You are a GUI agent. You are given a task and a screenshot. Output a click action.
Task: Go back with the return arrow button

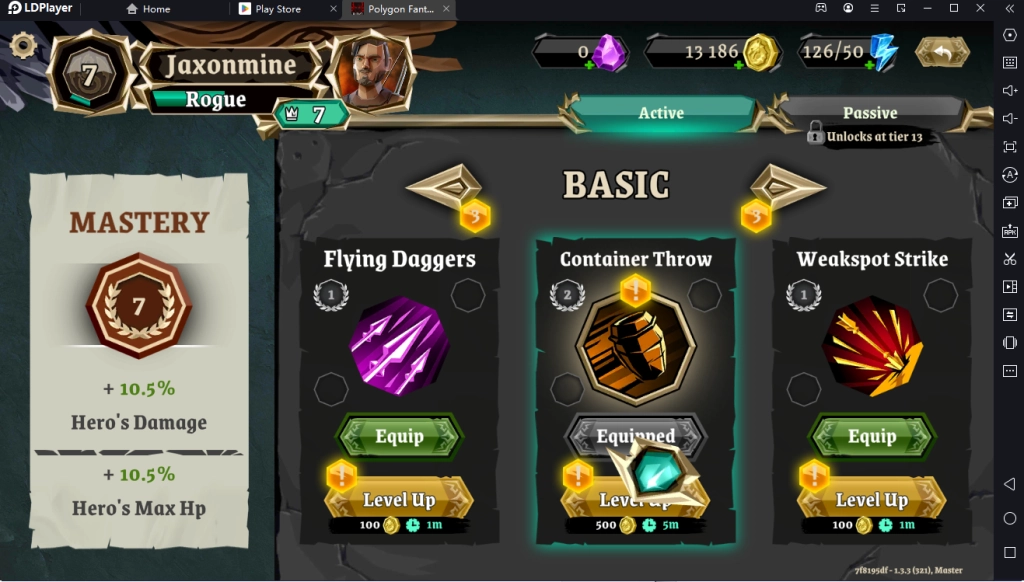click(x=942, y=52)
